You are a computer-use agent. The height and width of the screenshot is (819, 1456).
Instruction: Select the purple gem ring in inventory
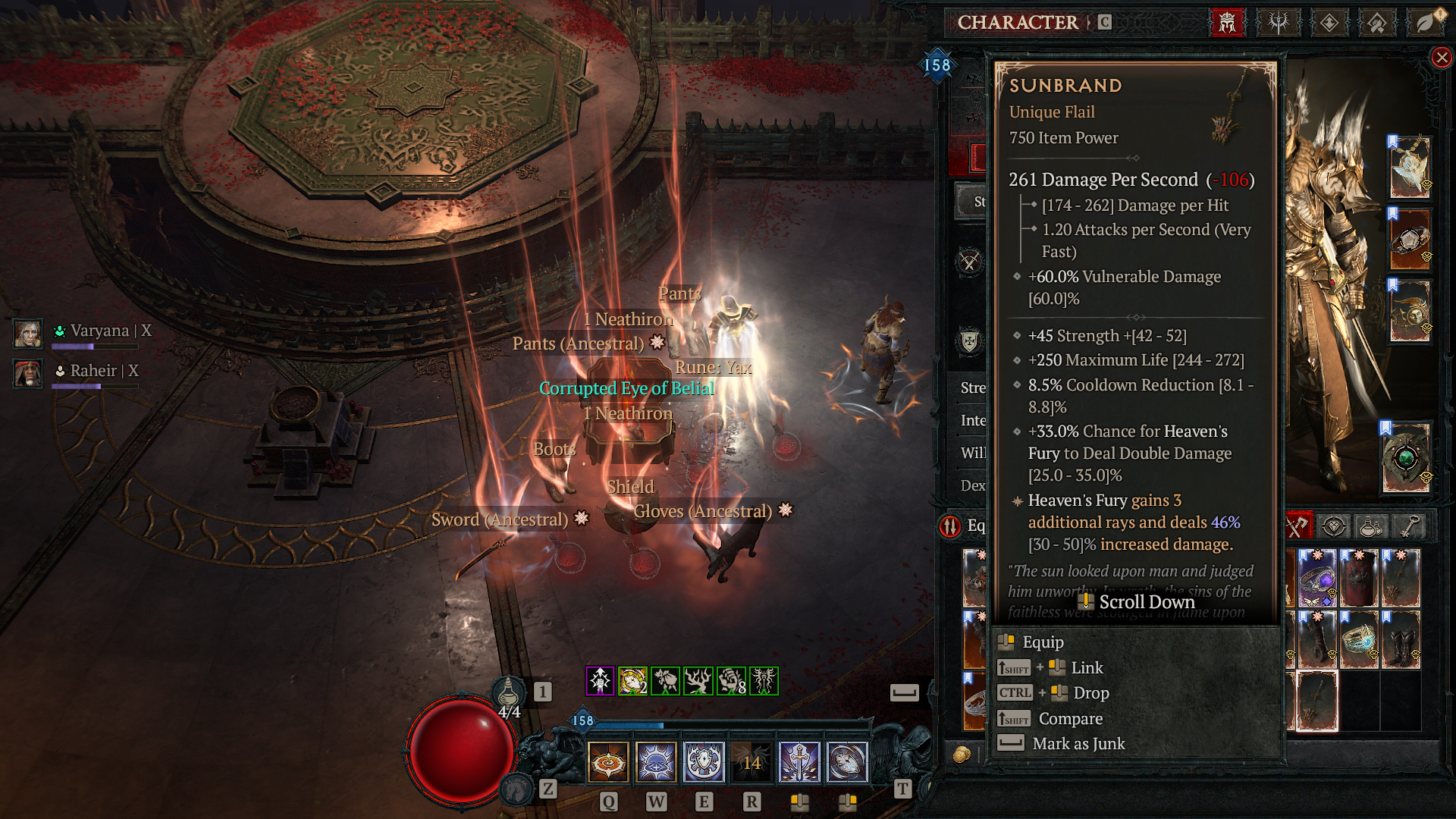click(x=1318, y=580)
